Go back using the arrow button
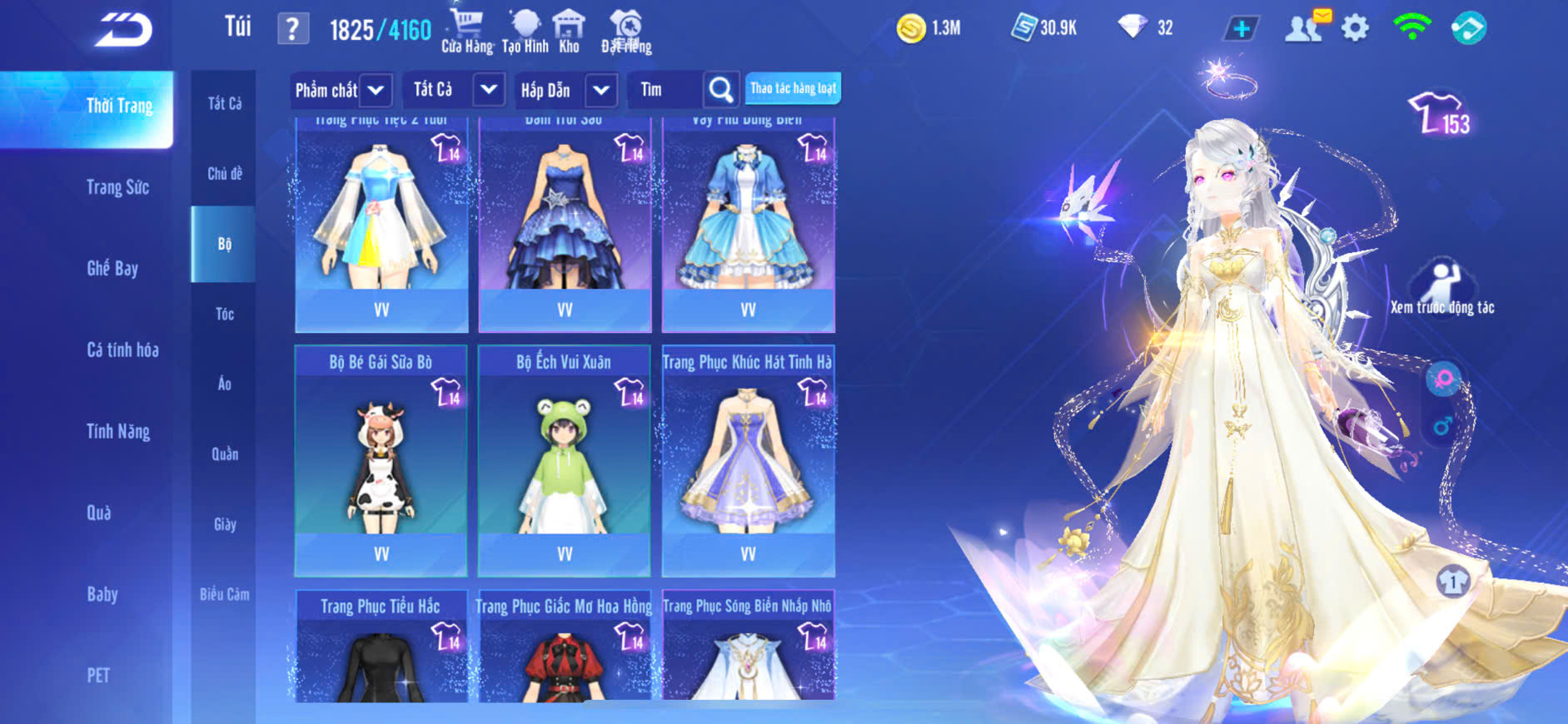 coord(123,30)
